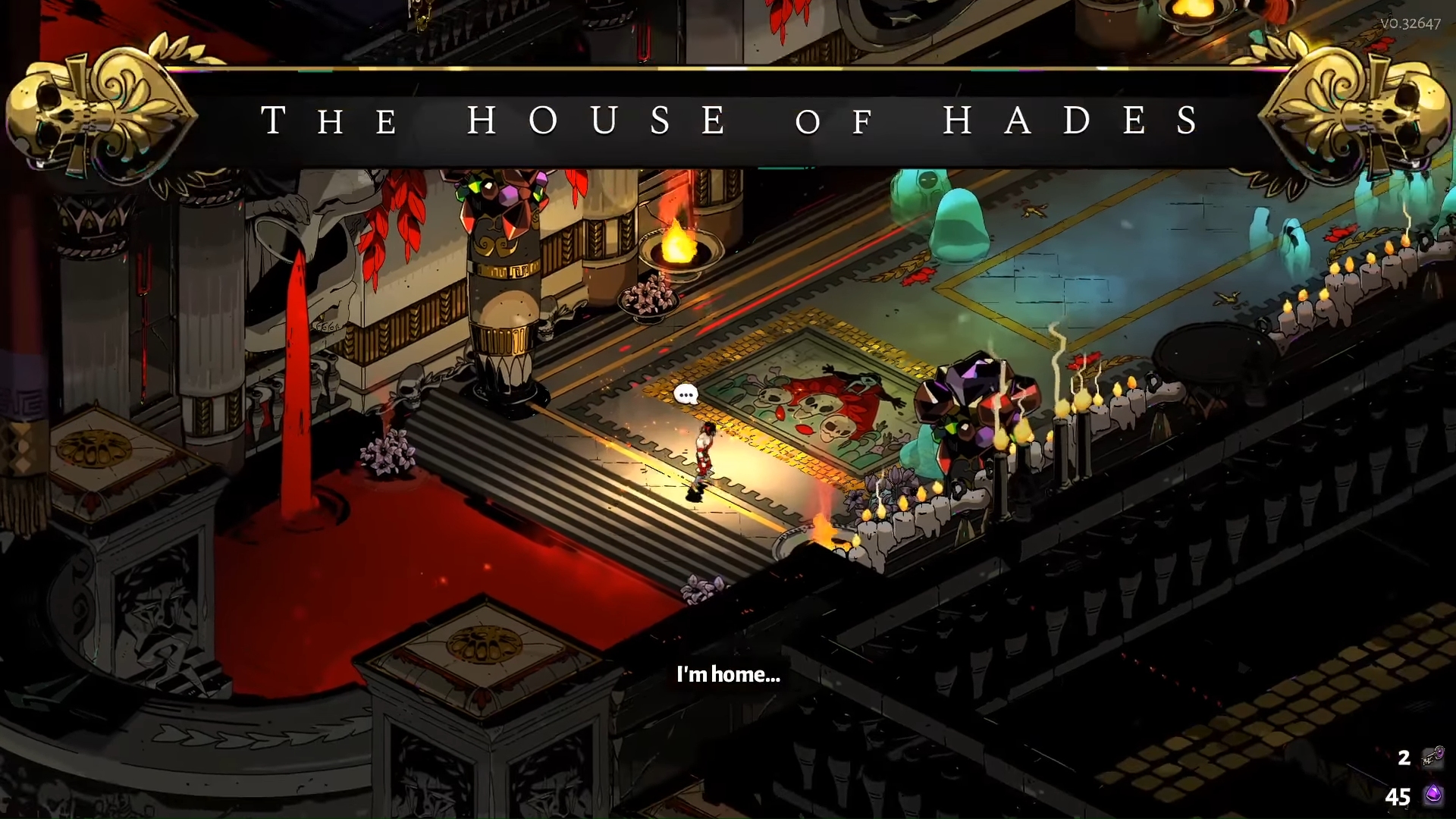The image size is (1456, 819).
Task: Click the purple Darkness gem icon
Action: pyautogui.click(x=1433, y=795)
